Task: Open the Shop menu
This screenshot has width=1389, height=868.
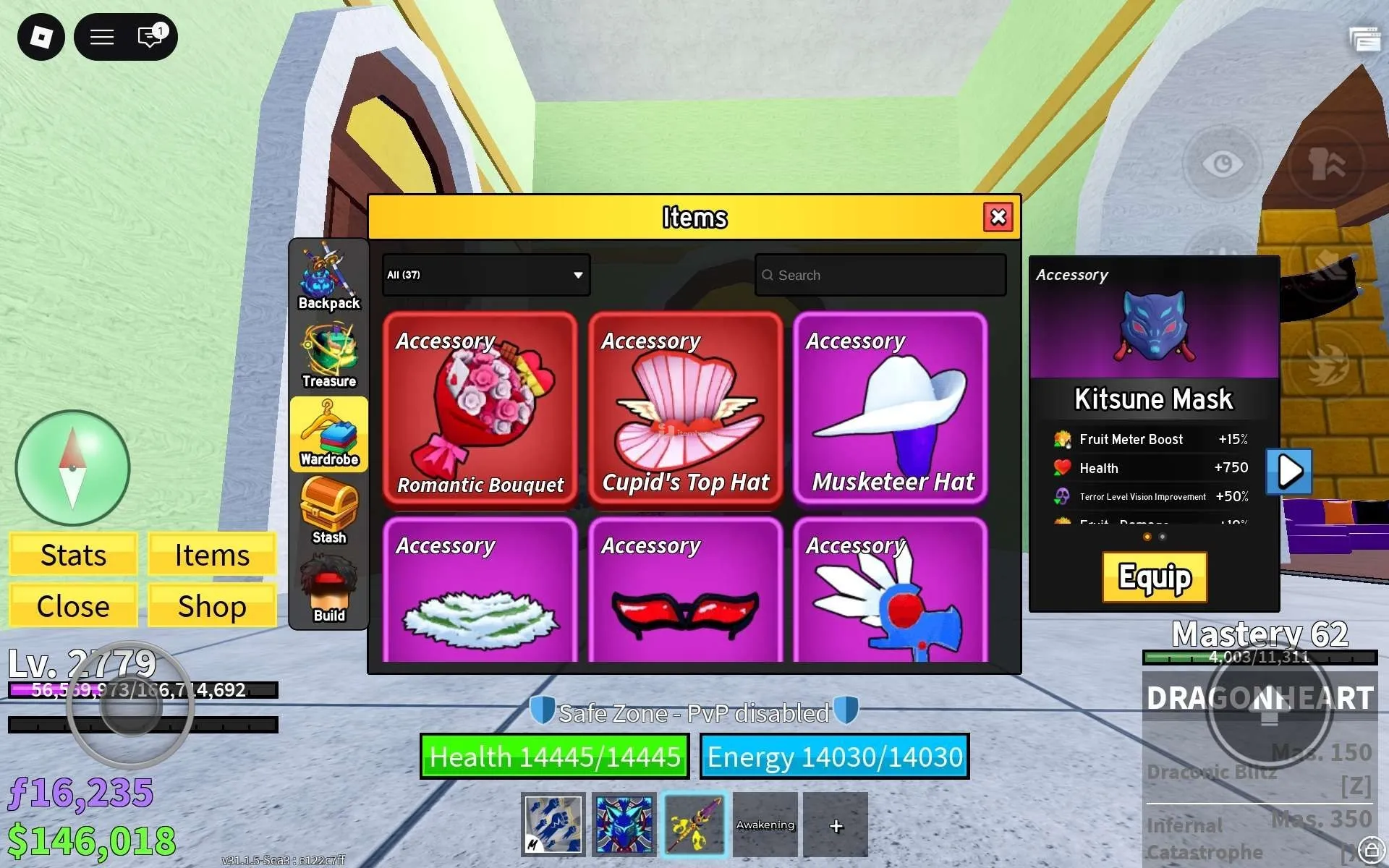Action: (212, 606)
